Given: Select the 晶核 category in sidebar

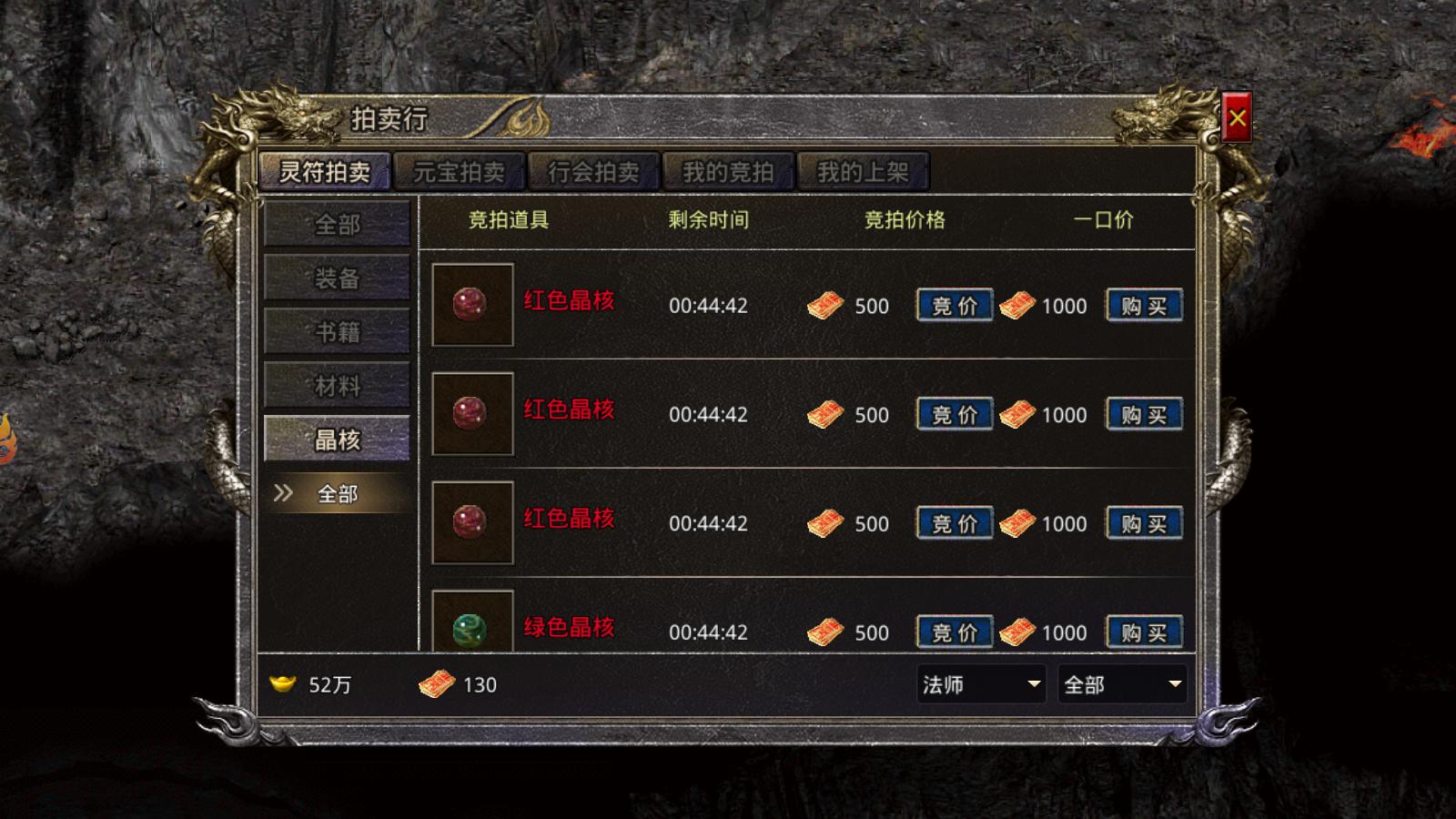Looking at the screenshot, I should [x=337, y=440].
